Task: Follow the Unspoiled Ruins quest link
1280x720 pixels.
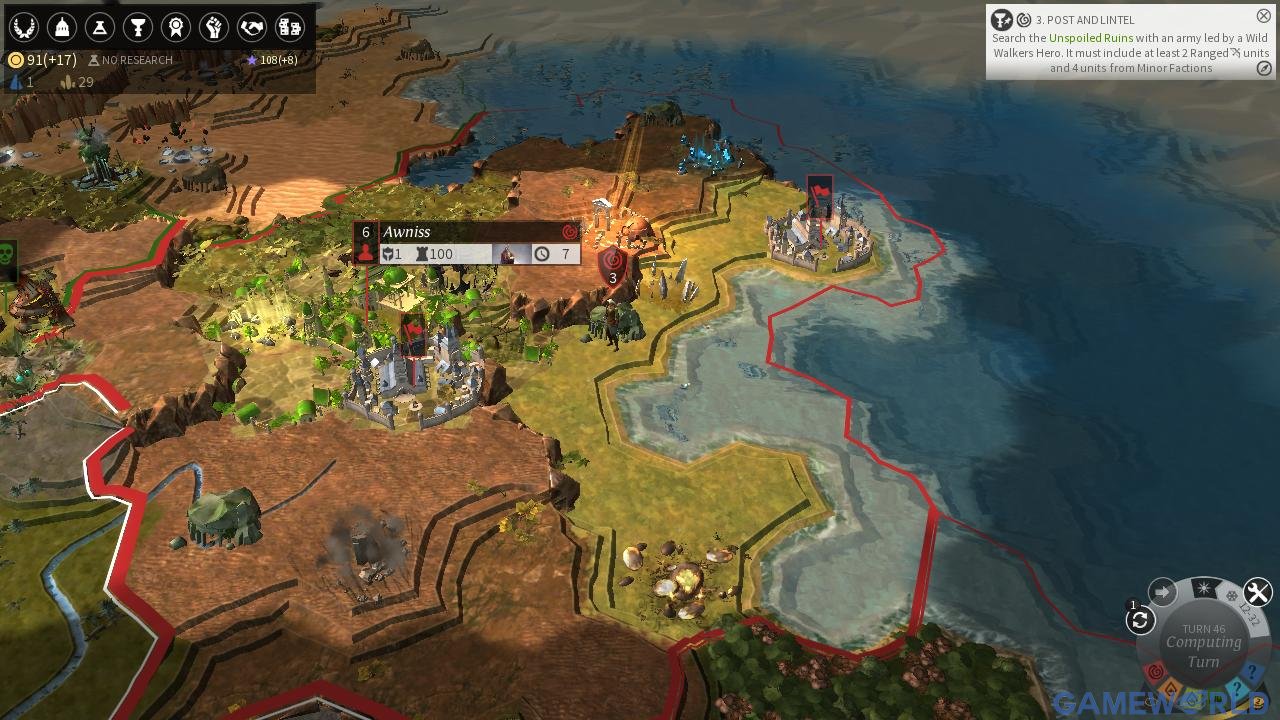Action: [1091, 38]
